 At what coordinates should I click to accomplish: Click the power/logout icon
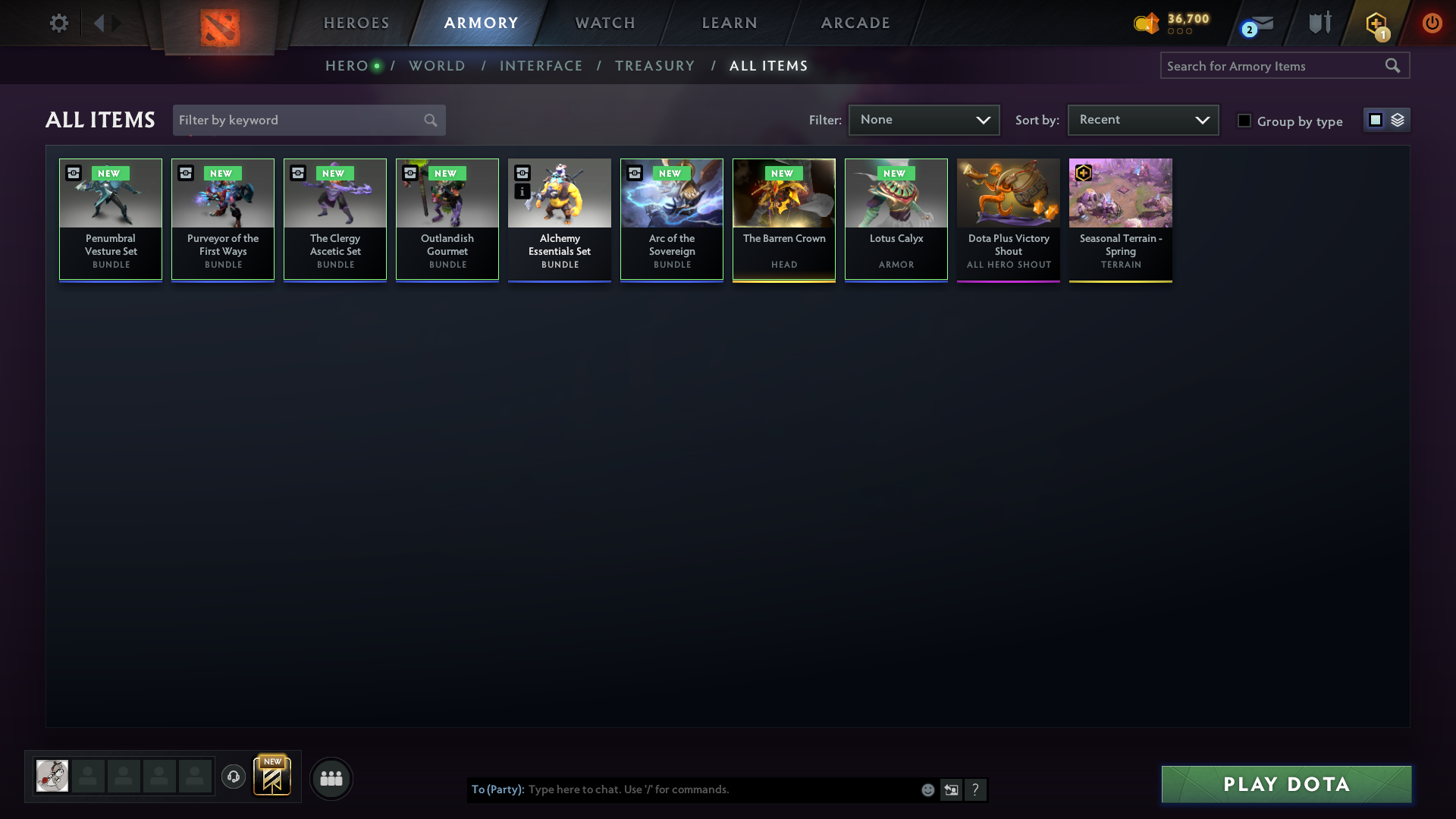click(x=1432, y=23)
